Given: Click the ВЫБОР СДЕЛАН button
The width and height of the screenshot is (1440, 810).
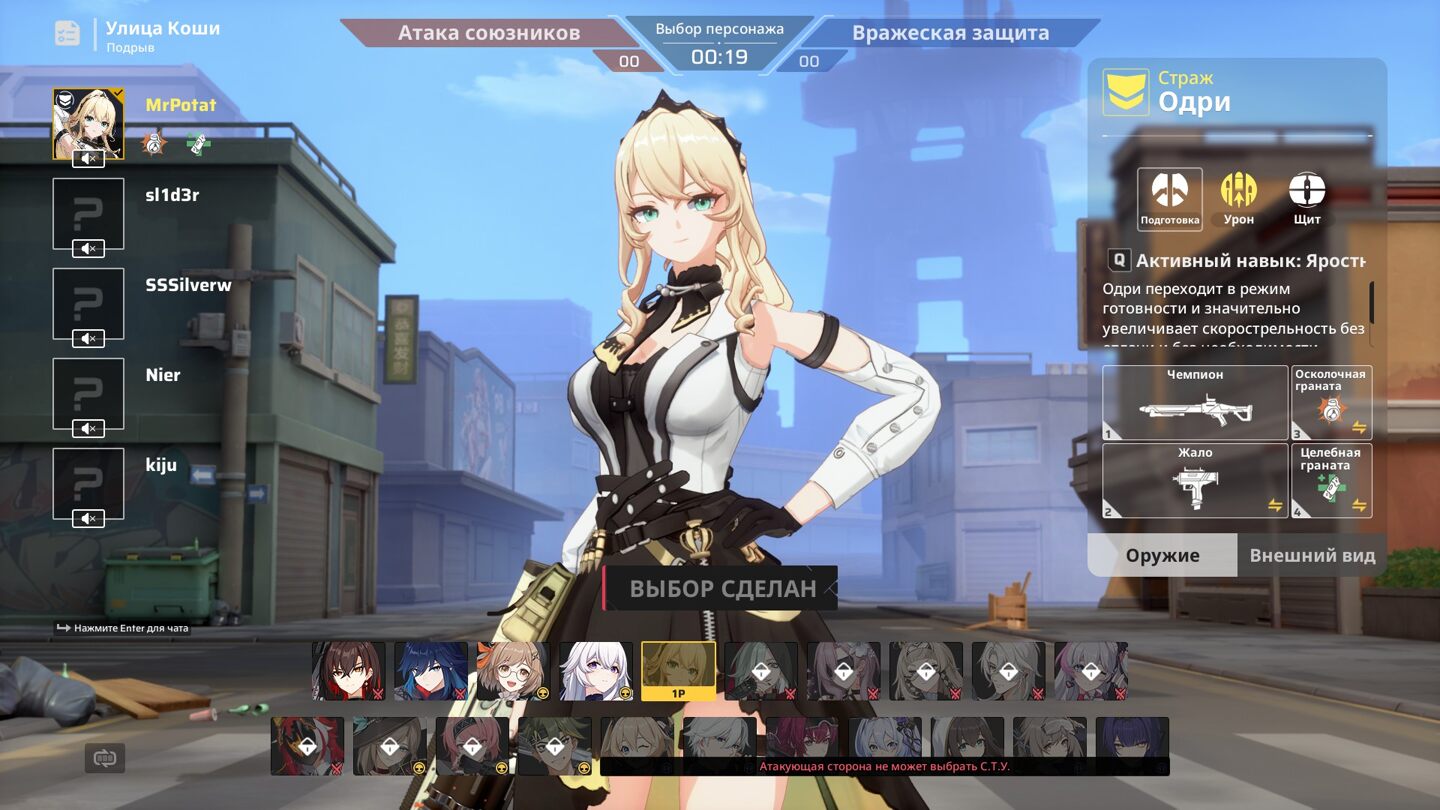Looking at the screenshot, I should click(721, 588).
